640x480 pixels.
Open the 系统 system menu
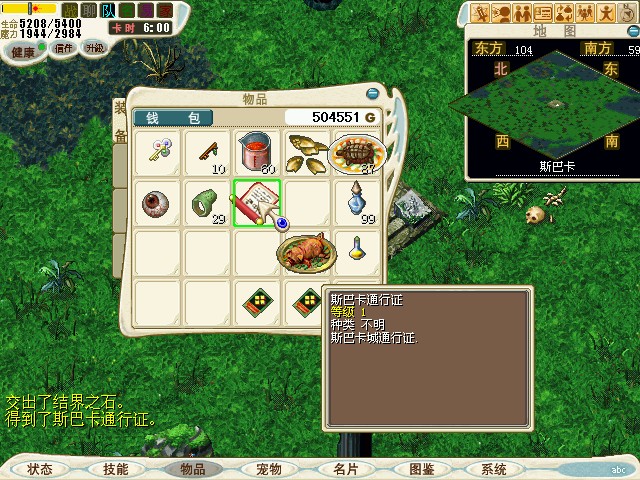click(493, 469)
